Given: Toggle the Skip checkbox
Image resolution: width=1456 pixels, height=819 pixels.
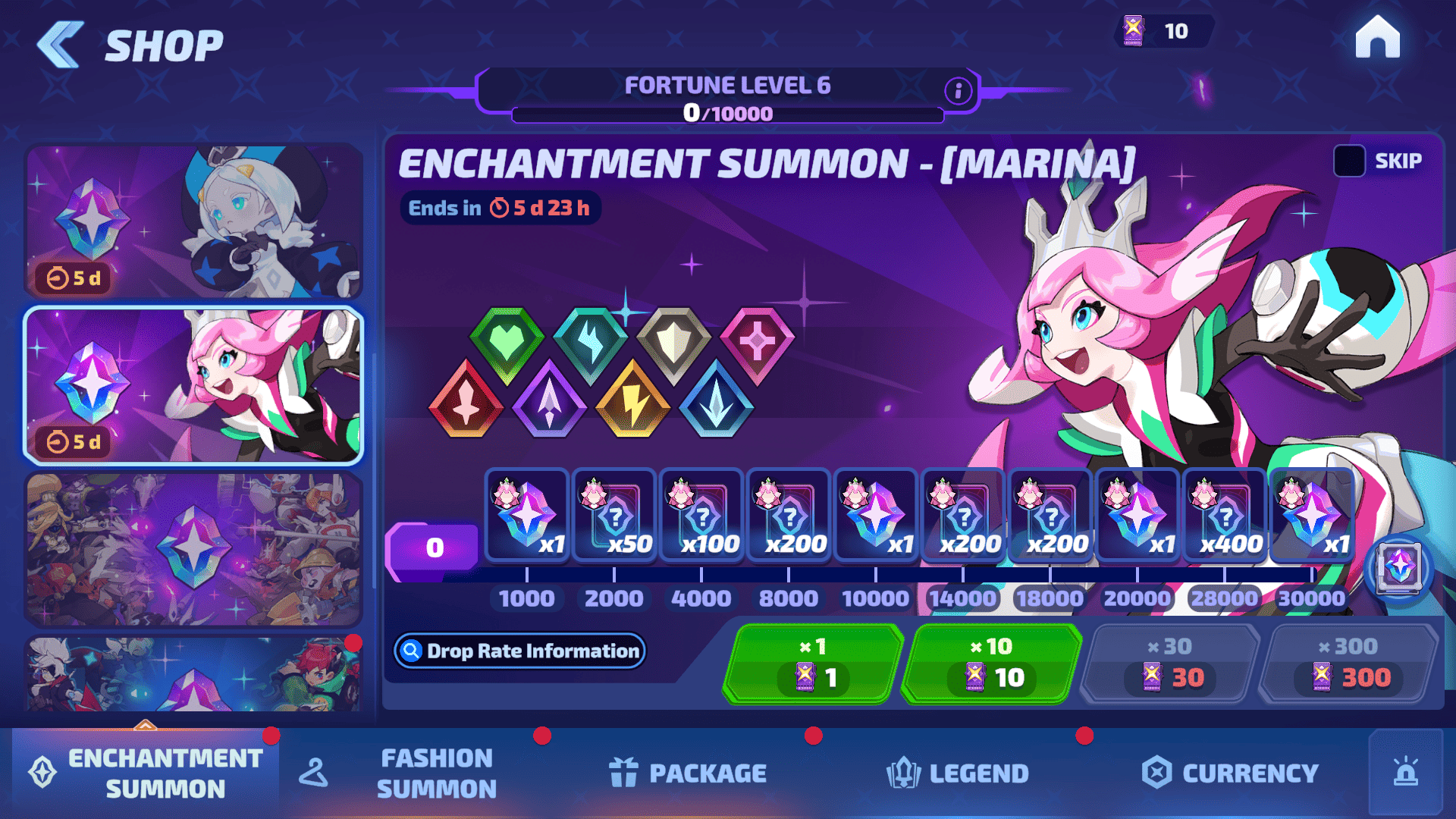Looking at the screenshot, I should coord(1349,161).
